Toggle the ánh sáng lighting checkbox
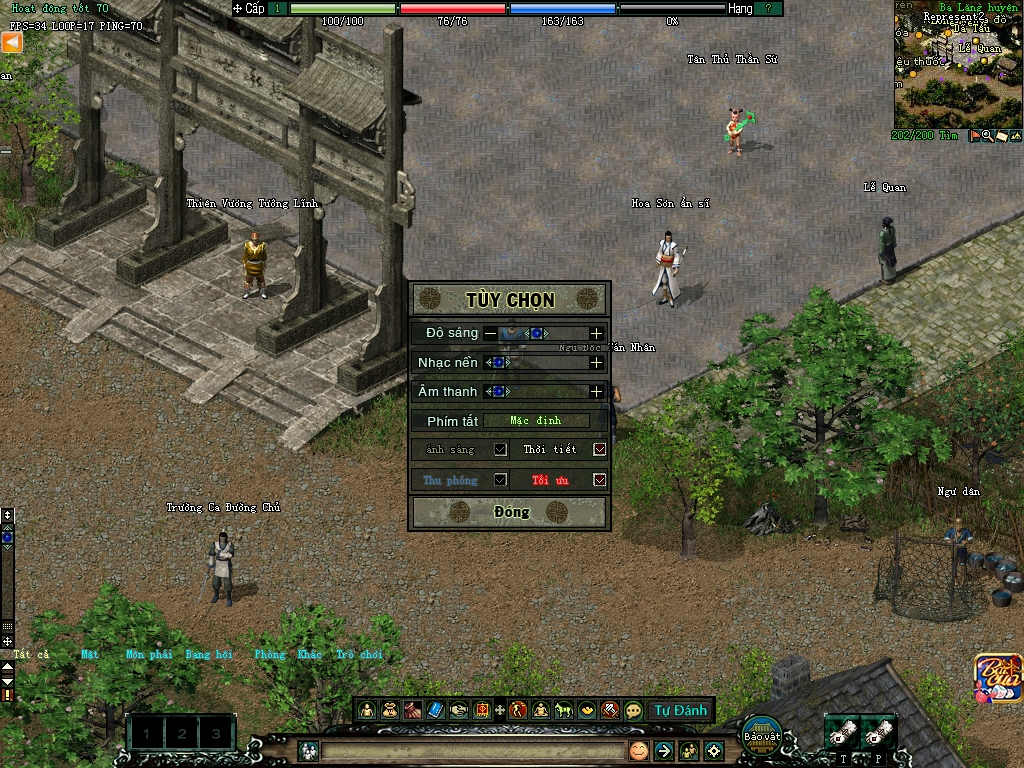 [500, 450]
